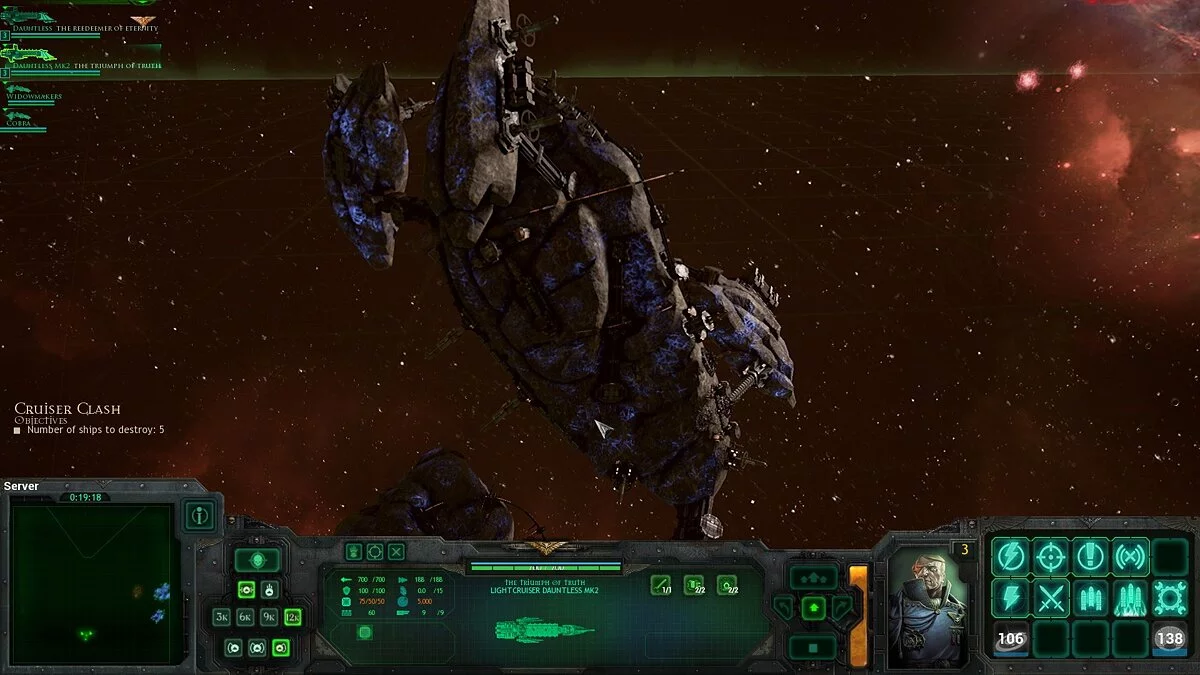Choose the 12K engagement range
Viewport: 1200px width, 675px height.
pos(292,617)
